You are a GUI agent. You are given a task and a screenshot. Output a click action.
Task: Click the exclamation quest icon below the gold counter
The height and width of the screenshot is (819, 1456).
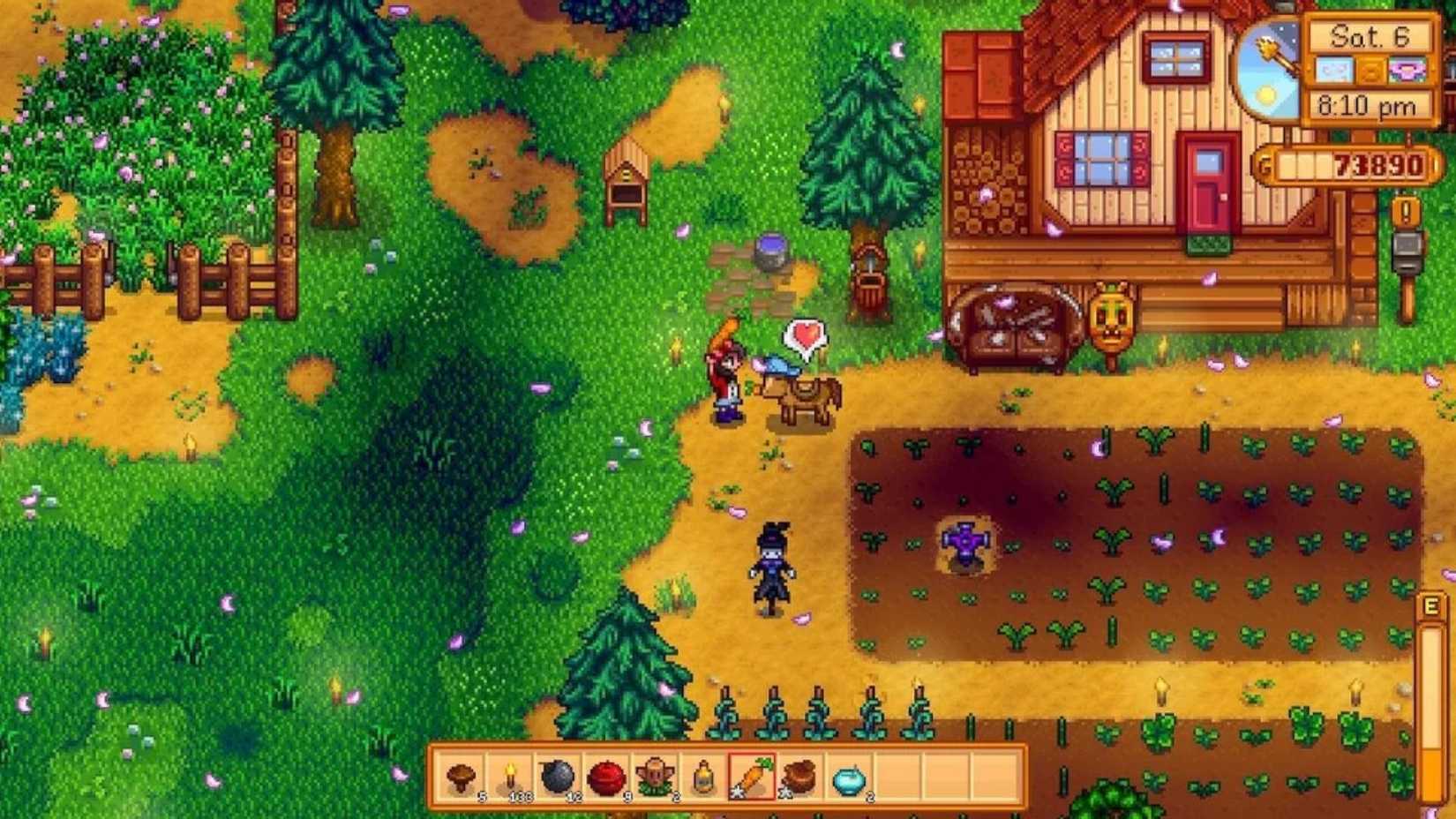pyautogui.click(x=1405, y=213)
